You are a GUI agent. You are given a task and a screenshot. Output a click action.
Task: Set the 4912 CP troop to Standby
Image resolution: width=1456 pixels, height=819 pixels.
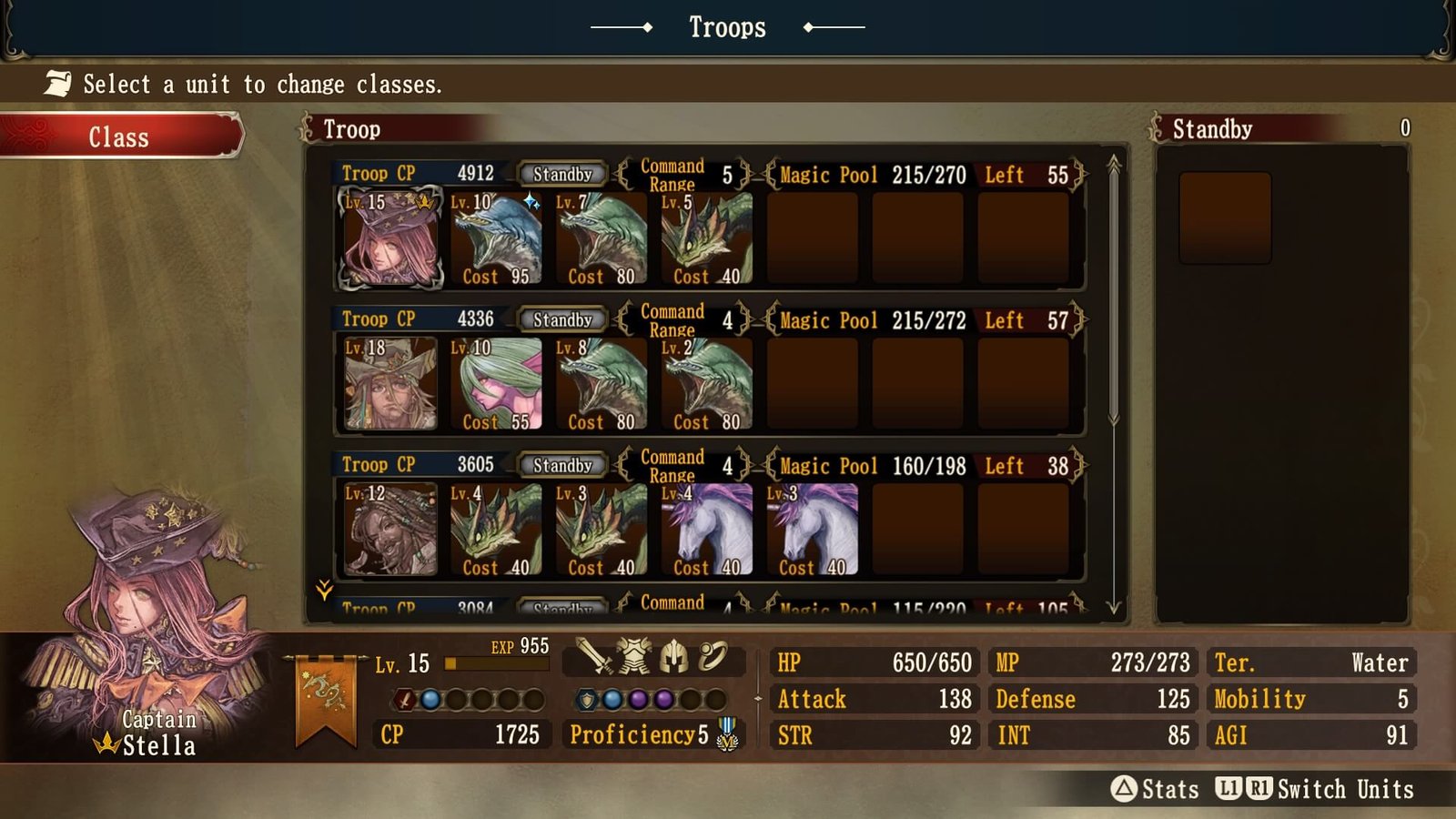(x=562, y=174)
